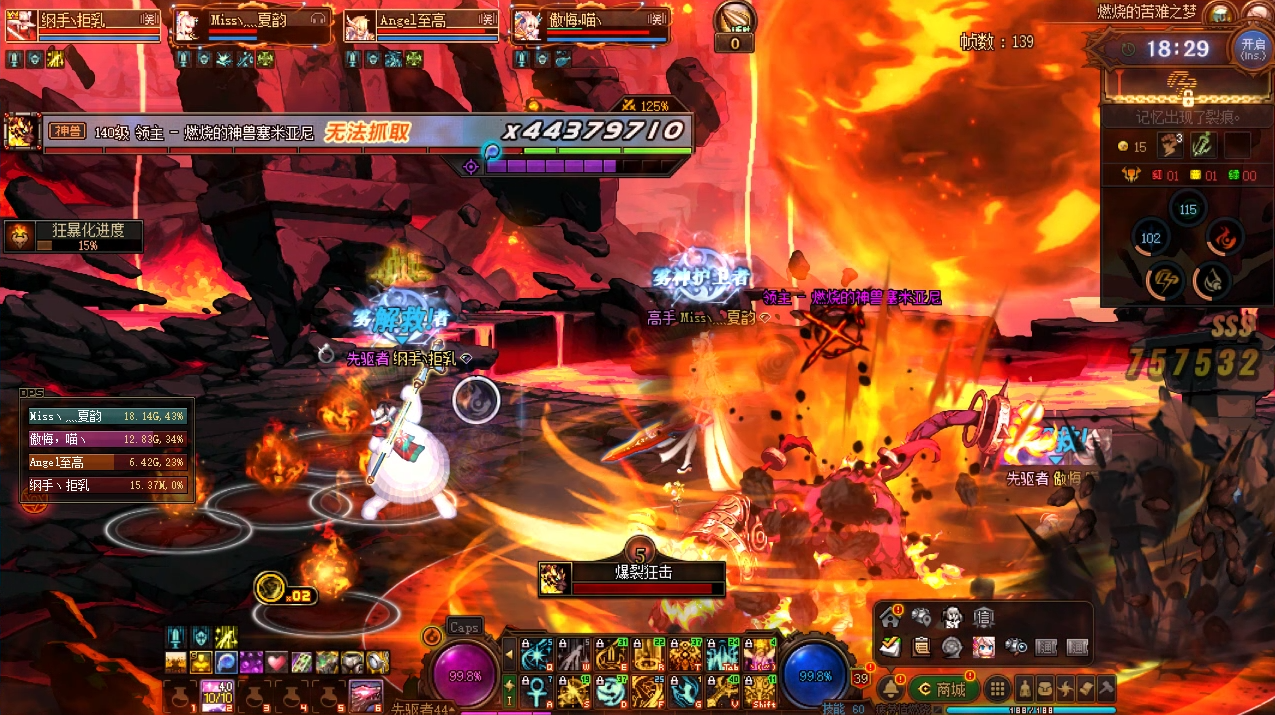Open the house icon in the menu panel
Screen dimensions: 1275x715
(890, 618)
